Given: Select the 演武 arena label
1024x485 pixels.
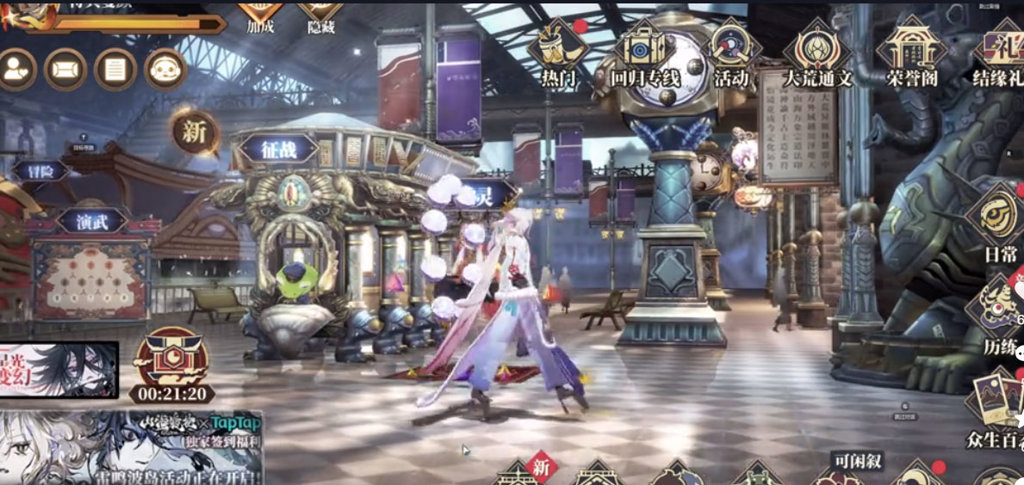Looking at the screenshot, I should pyautogui.click(x=92, y=220).
